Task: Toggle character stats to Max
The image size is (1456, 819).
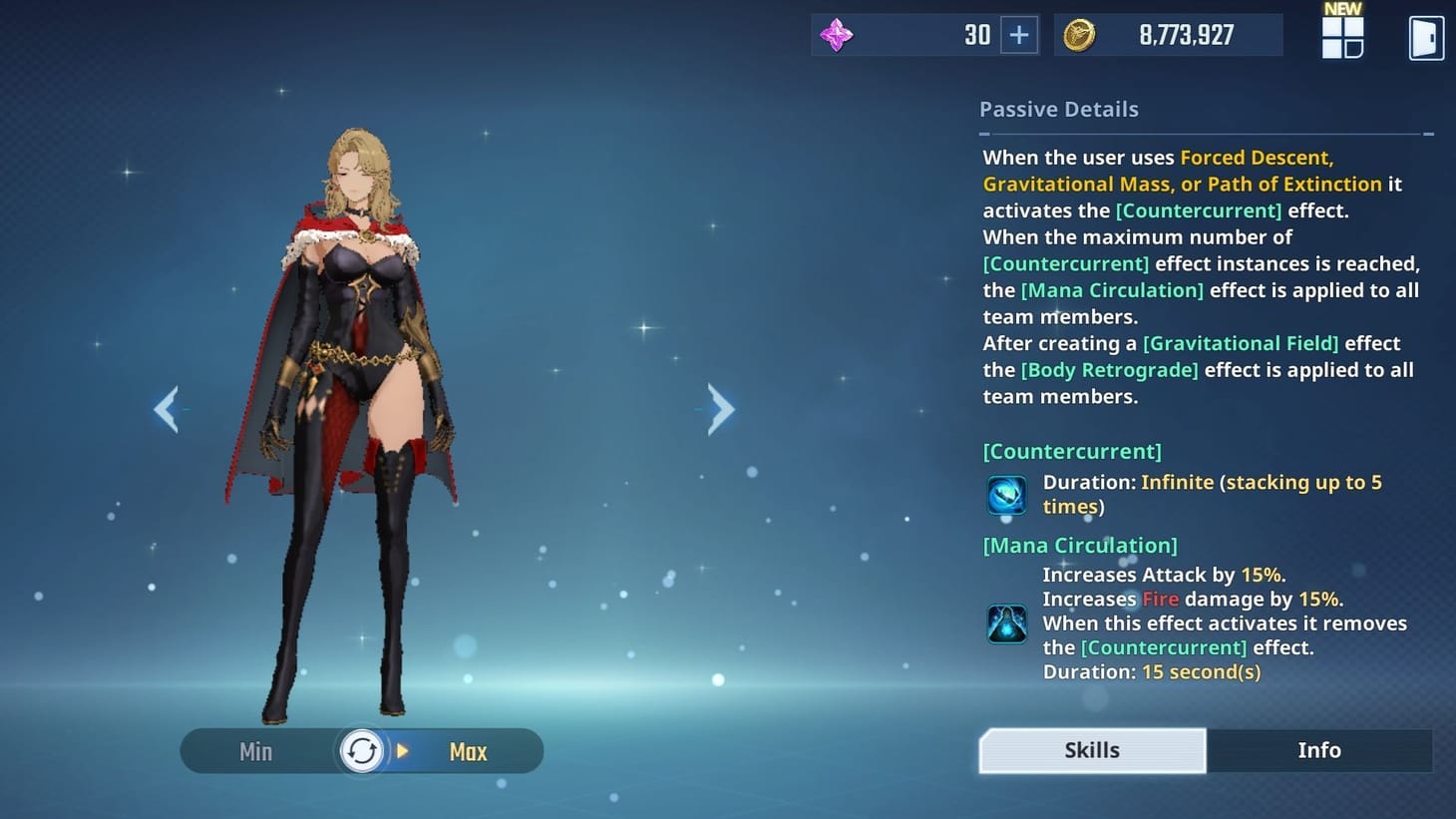Action: click(468, 751)
